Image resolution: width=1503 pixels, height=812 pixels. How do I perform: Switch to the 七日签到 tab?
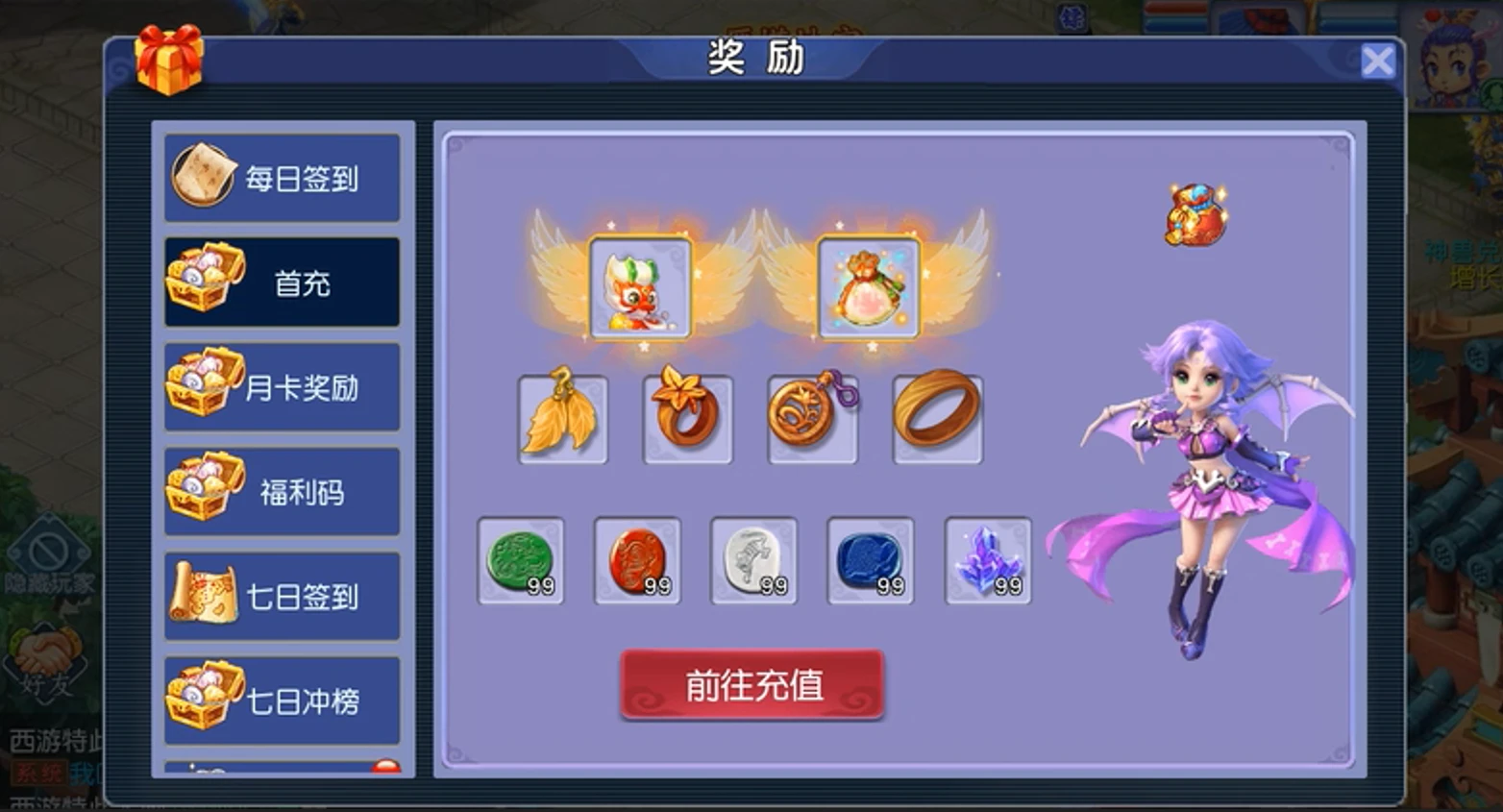(282, 597)
